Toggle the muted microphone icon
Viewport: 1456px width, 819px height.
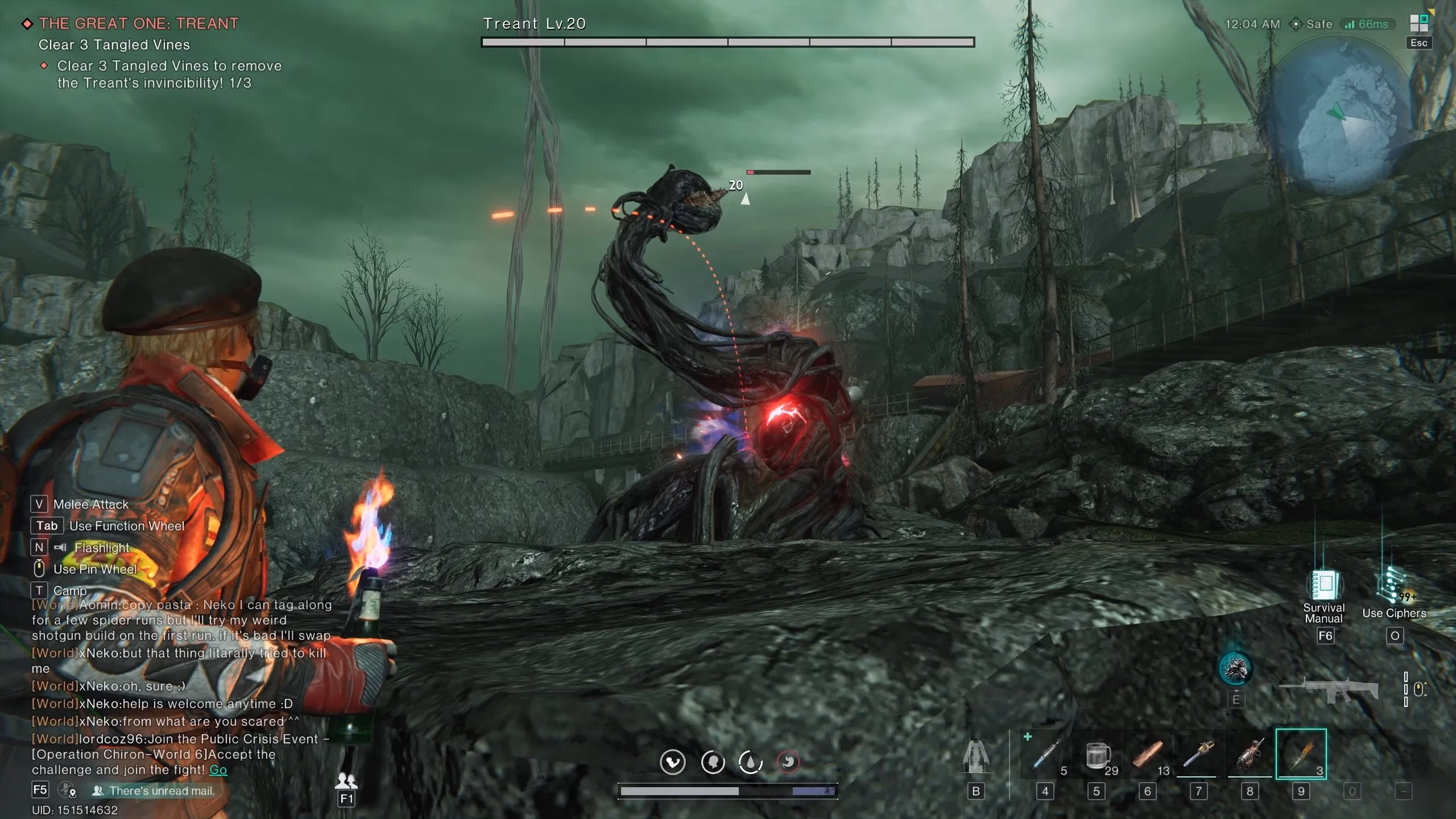pyautogui.click(x=67, y=790)
